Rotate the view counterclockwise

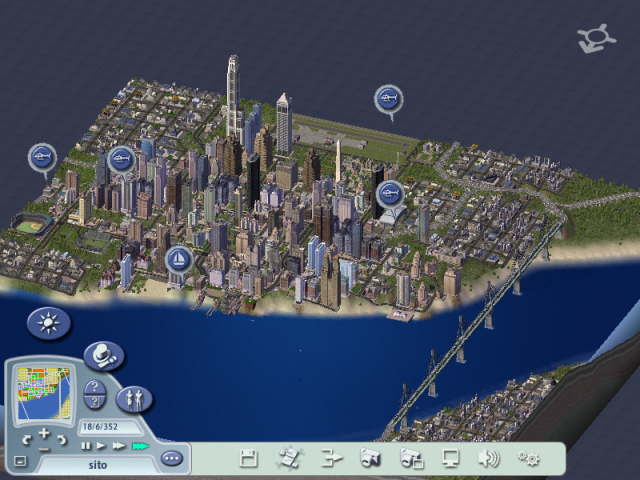27,440
